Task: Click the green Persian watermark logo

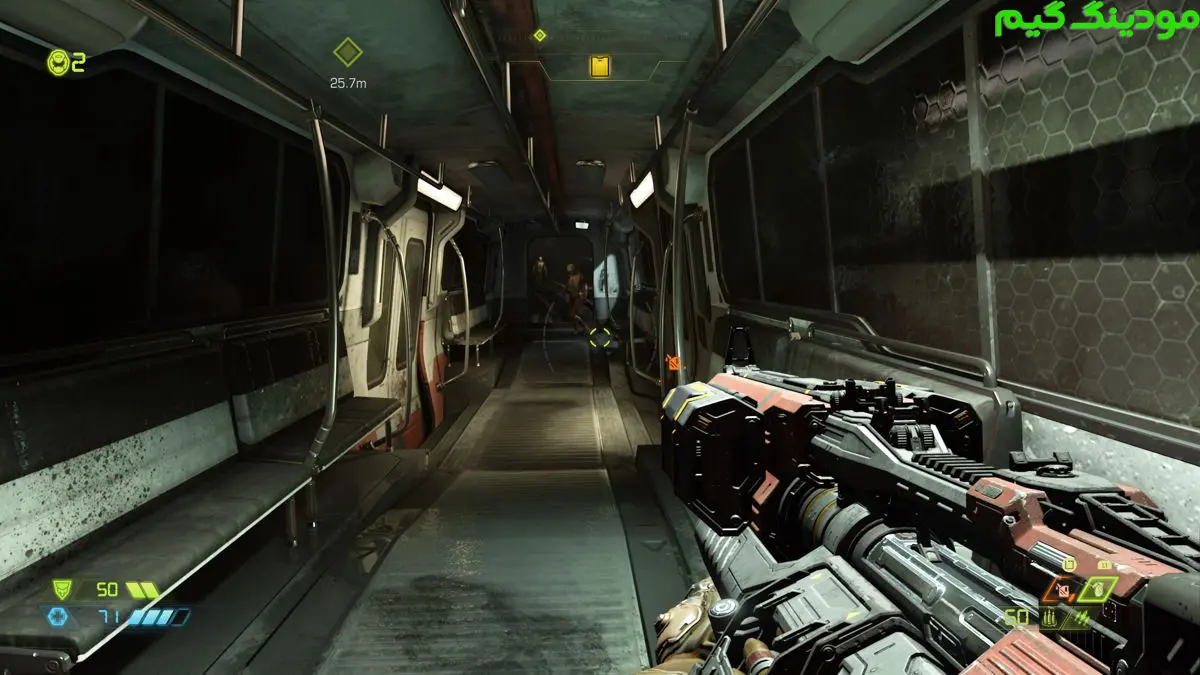Action: [x=1094, y=21]
